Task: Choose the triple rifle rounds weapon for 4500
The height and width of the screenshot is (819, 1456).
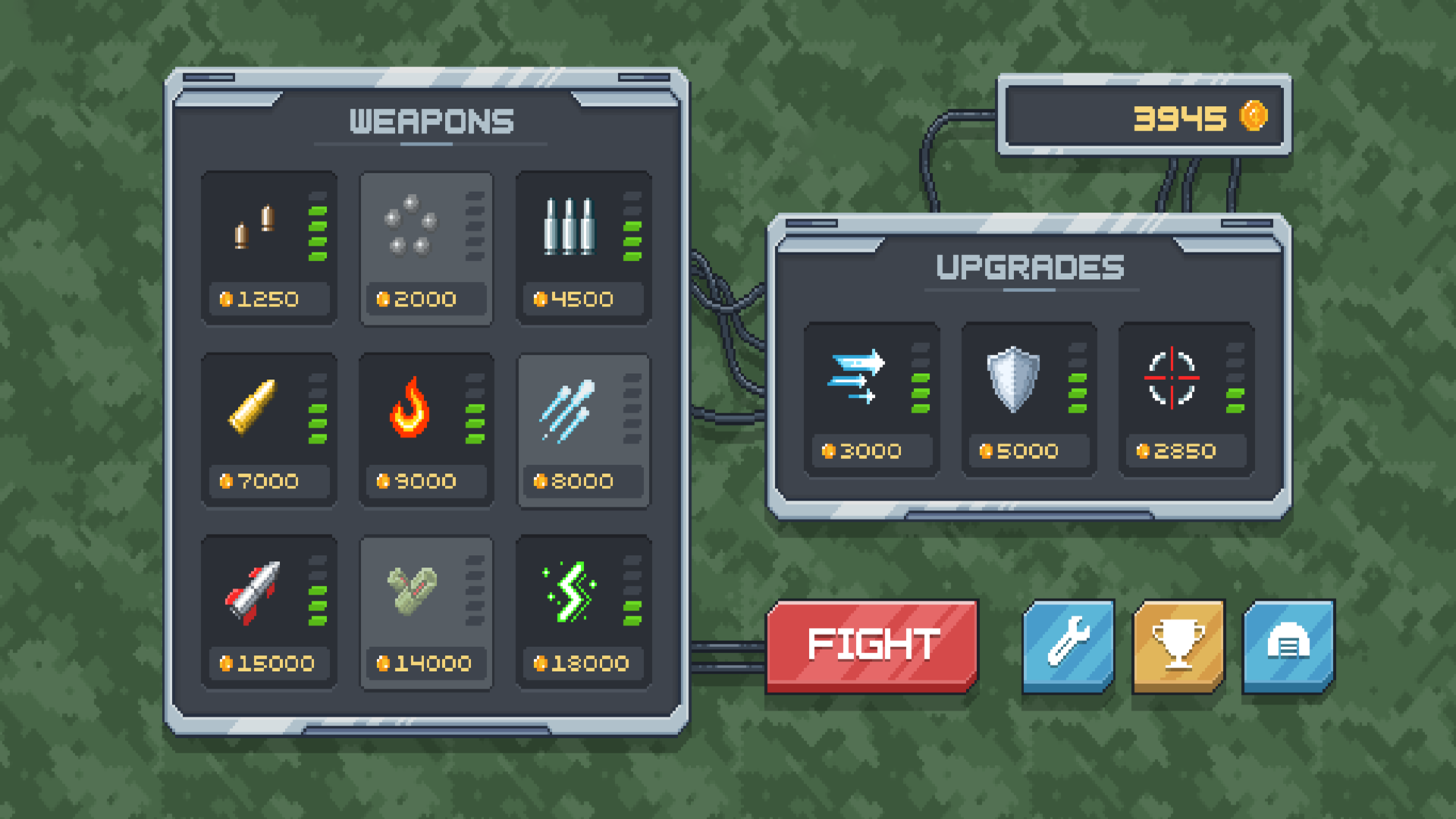Action: [x=582, y=250]
